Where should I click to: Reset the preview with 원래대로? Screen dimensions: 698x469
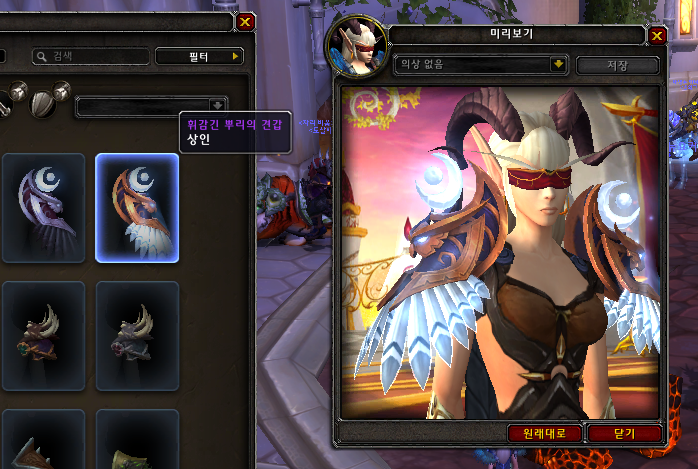pos(544,433)
